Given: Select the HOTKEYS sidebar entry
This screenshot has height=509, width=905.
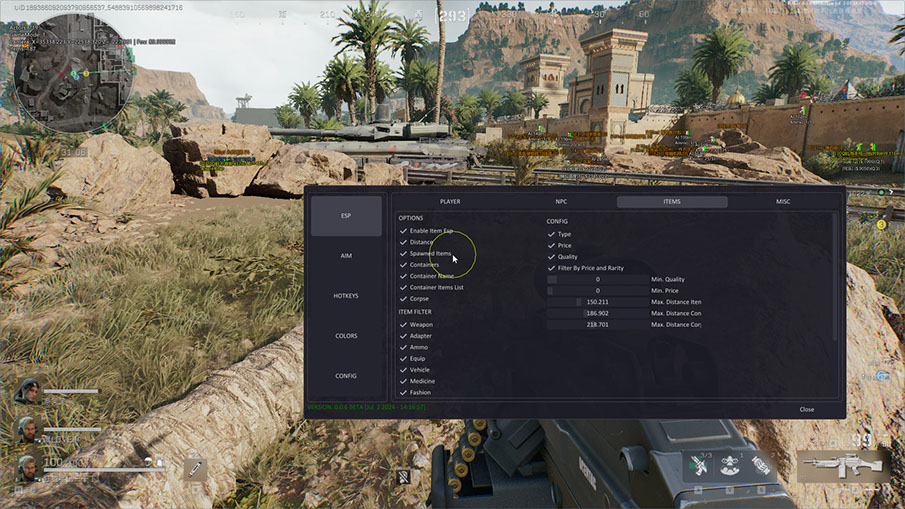Looking at the screenshot, I should coord(346,296).
